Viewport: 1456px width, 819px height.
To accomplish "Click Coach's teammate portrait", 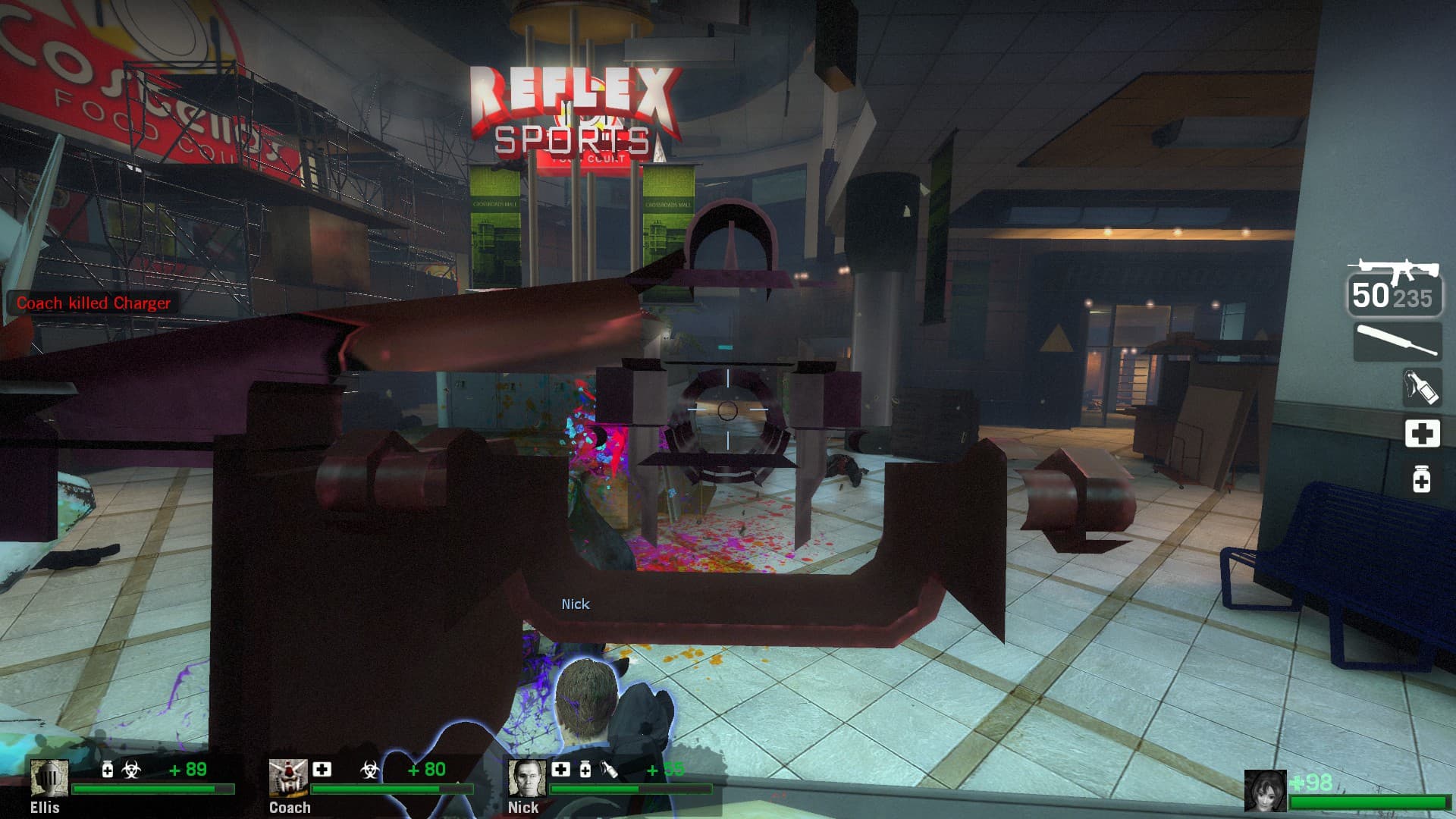I will pyautogui.click(x=288, y=779).
